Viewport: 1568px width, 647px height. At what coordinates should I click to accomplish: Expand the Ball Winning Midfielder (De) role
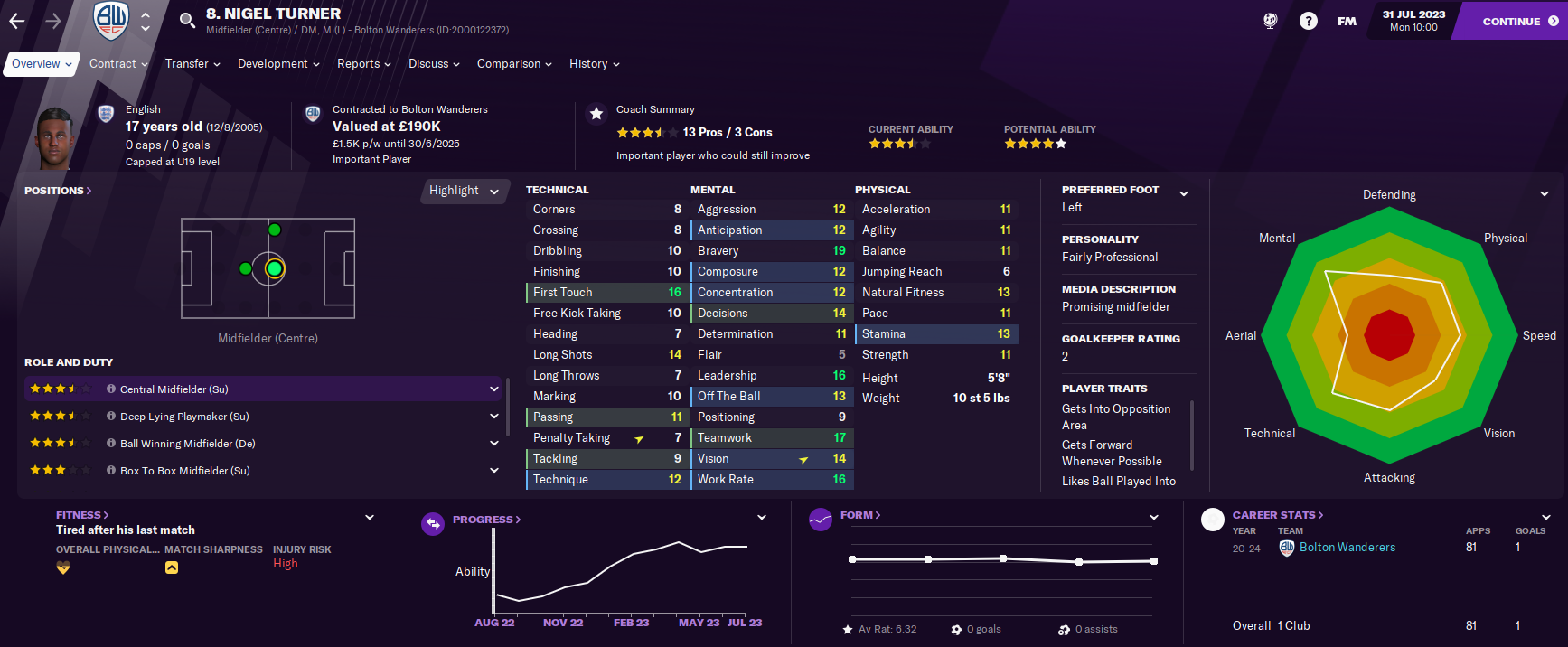click(x=494, y=444)
